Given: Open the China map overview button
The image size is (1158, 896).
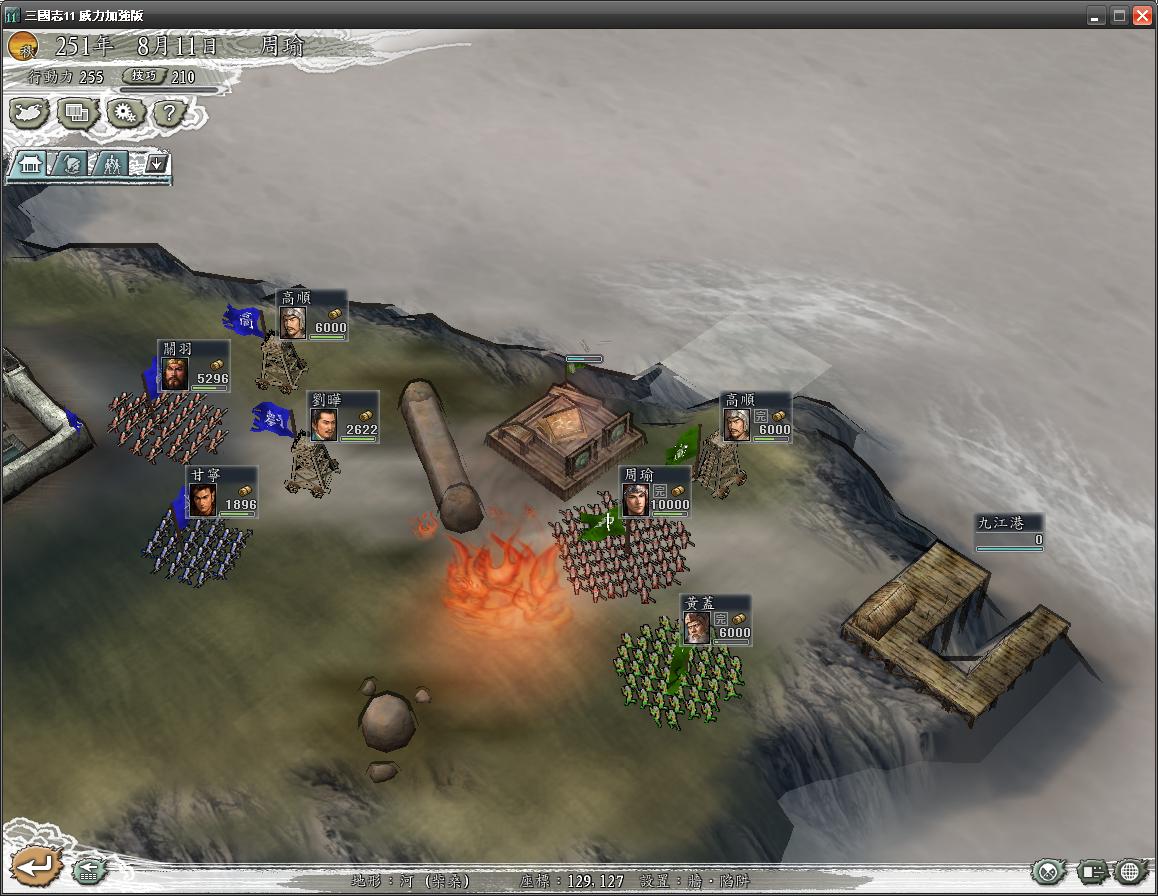Looking at the screenshot, I should click(29, 112).
